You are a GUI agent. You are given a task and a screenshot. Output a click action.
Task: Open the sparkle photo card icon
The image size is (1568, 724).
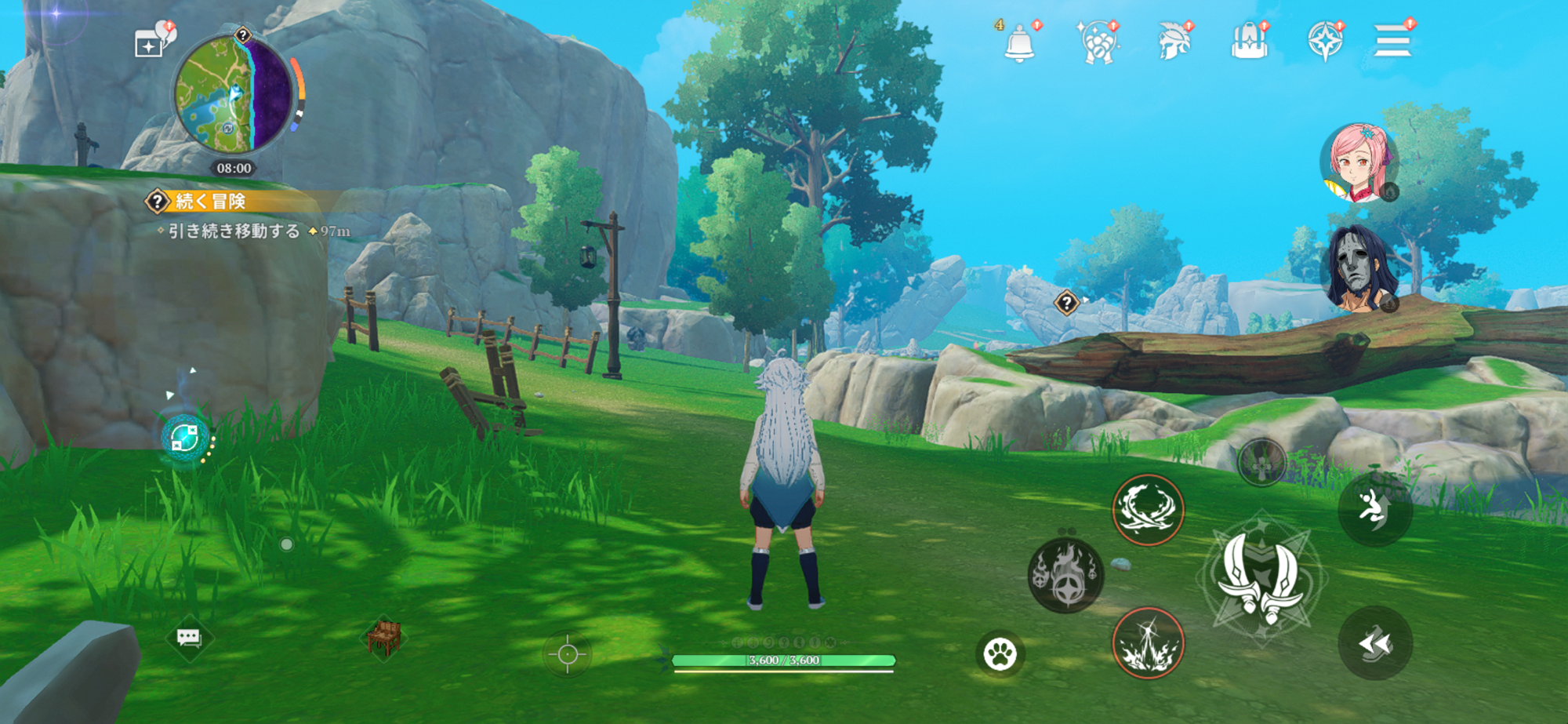pyautogui.click(x=149, y=45)
